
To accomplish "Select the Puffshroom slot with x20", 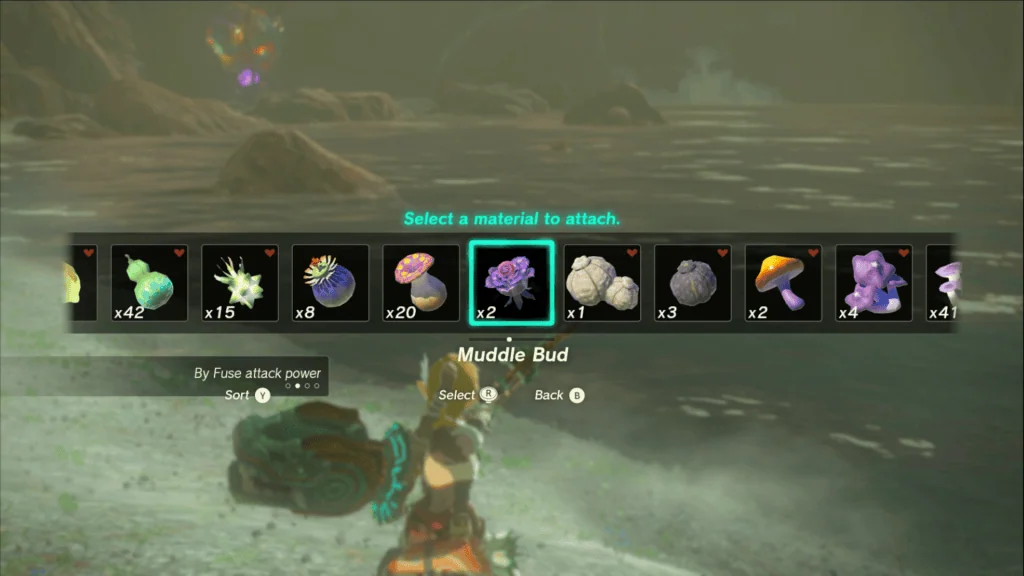I will click(421, 283).
